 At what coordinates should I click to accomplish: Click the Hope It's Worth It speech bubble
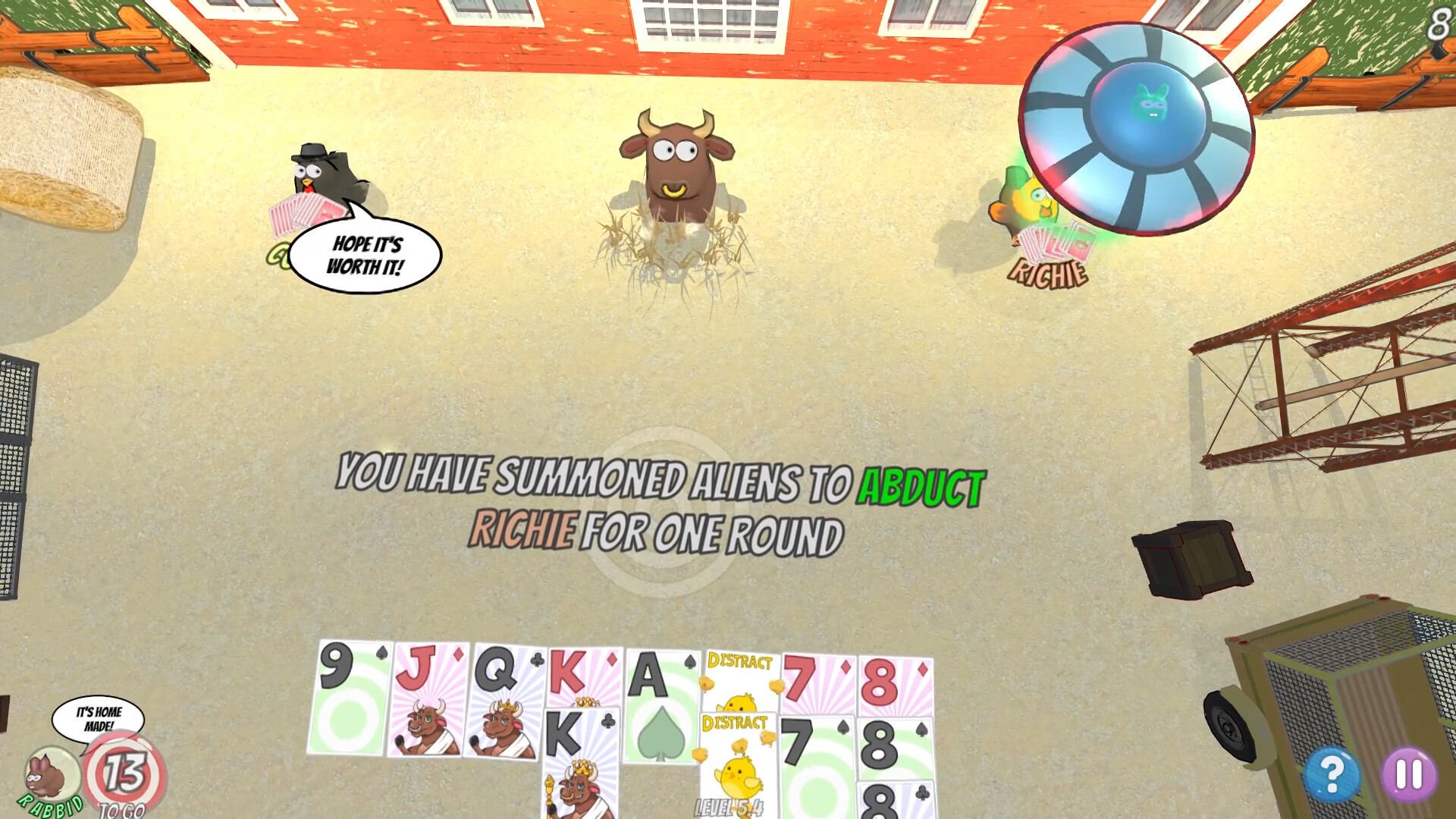tap(369, 256)
